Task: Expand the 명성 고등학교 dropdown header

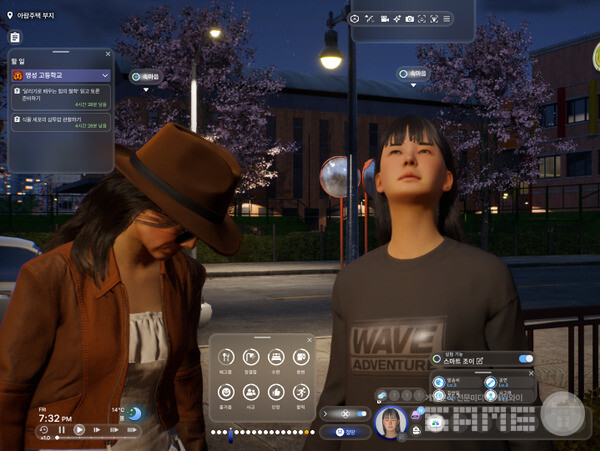Action: [x=62, y=75]
